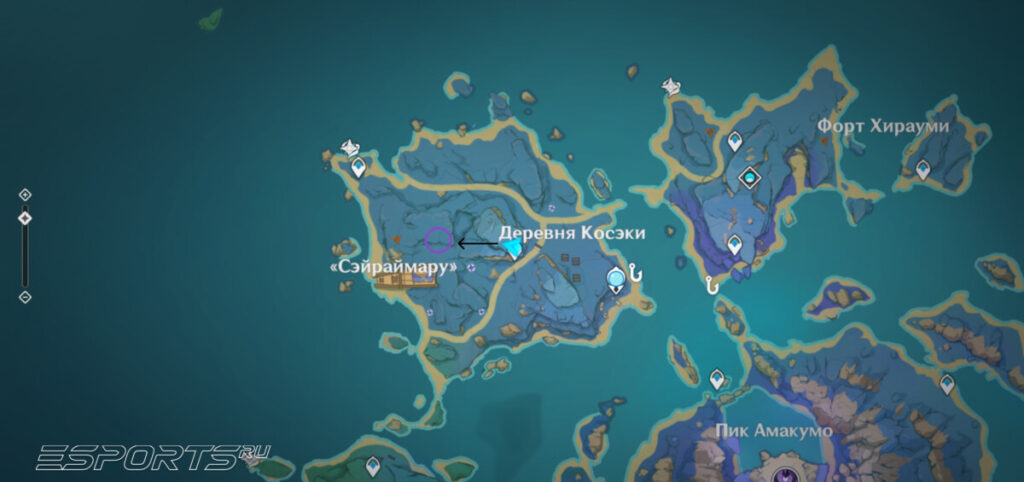The height and width of the screenshot is (482, 1024).
Task: Select the zoom slider's diamond handle
Action: tap(25, 218)
